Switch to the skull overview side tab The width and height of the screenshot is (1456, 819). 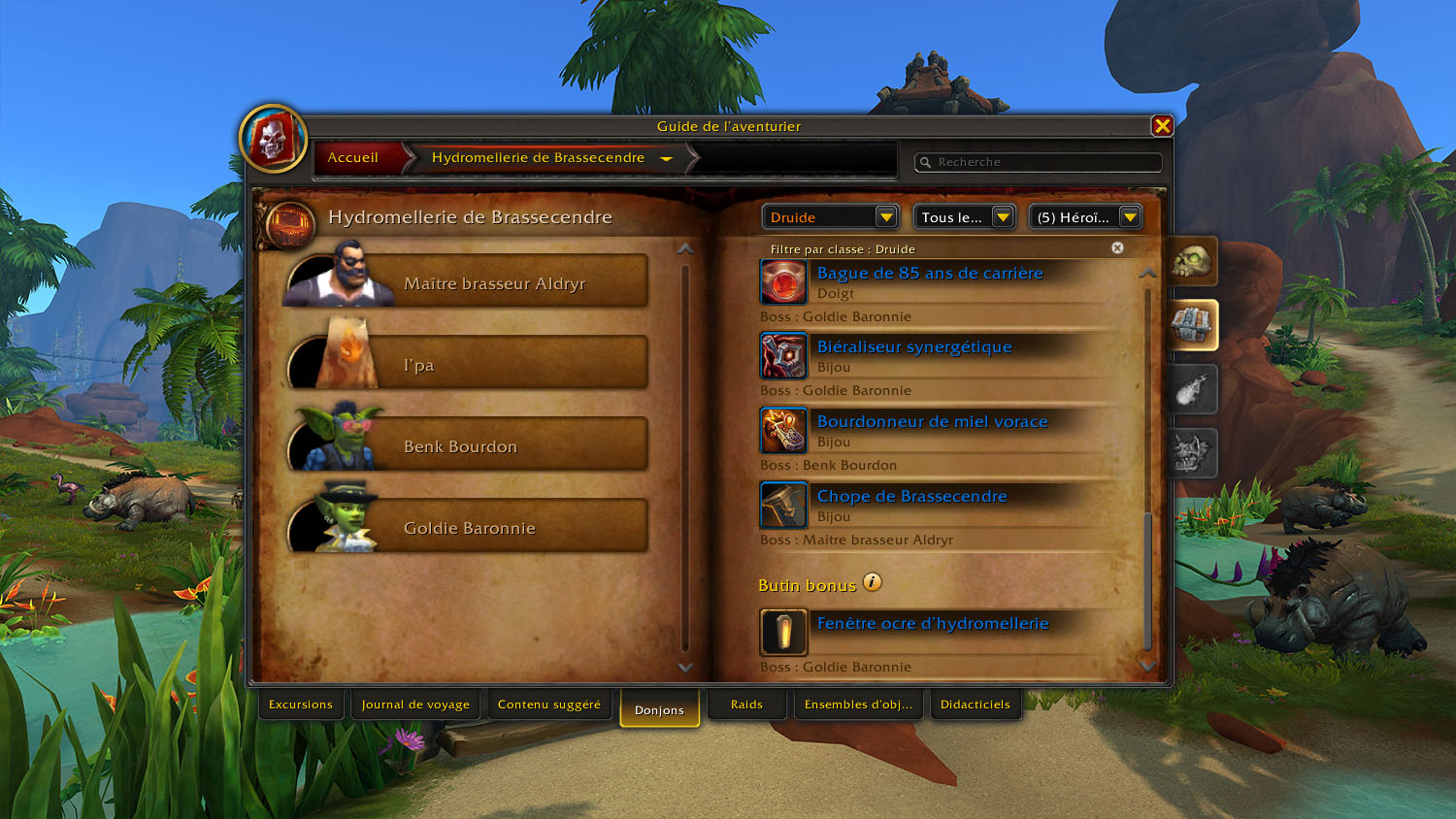(x=1191, y=262)
